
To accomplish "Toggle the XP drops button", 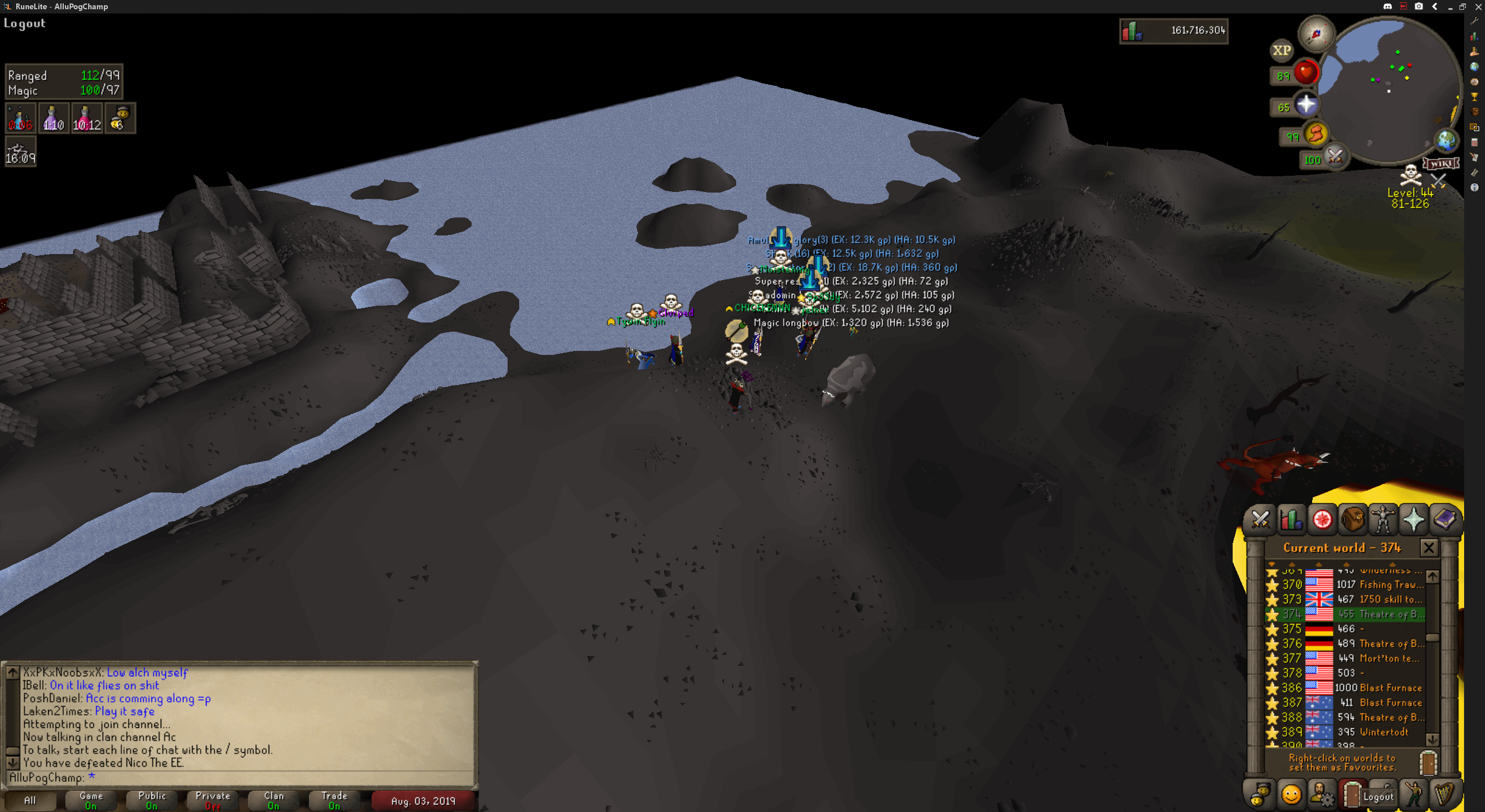I will tap(1281, 50).
